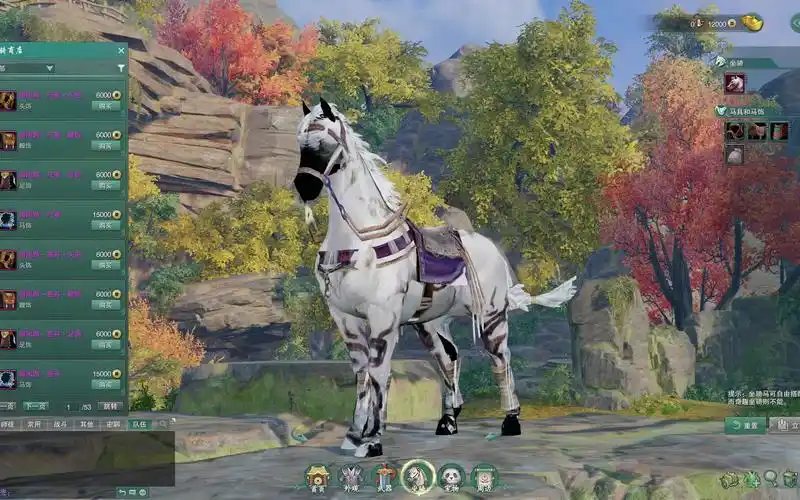Open the filter funnel in shop panel

[121, 68]
